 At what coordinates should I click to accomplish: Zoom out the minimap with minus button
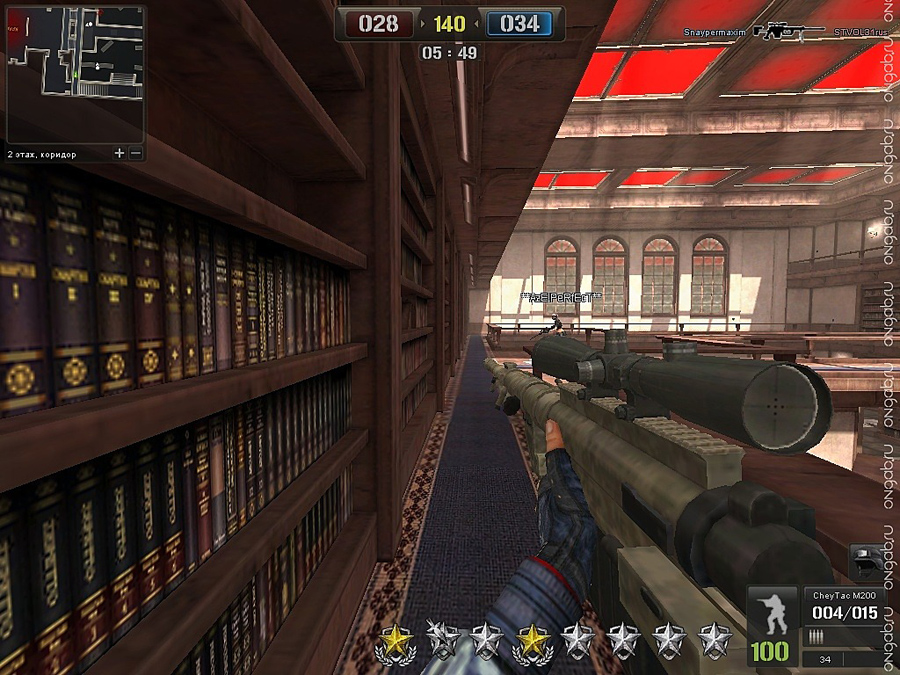[136, 154]
